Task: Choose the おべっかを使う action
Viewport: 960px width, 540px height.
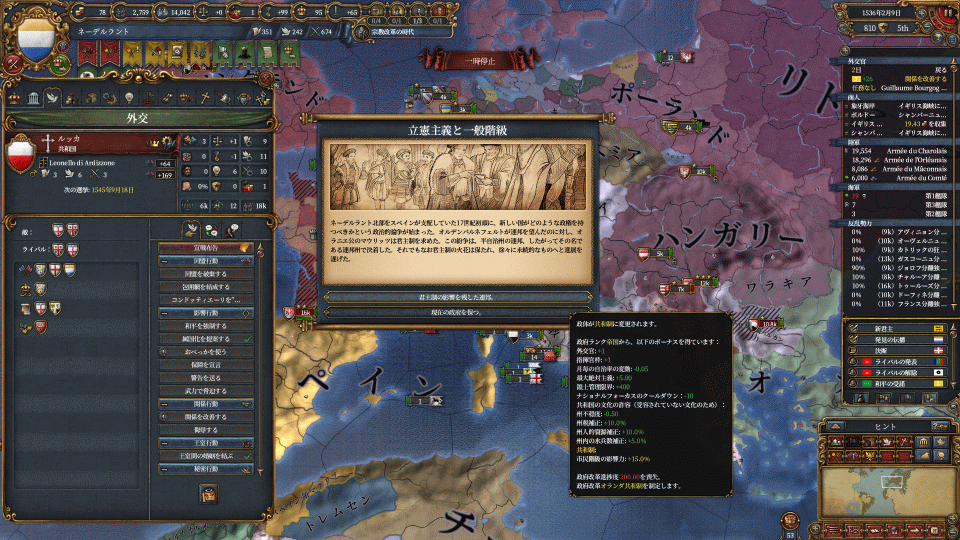Action: [203, 352]
